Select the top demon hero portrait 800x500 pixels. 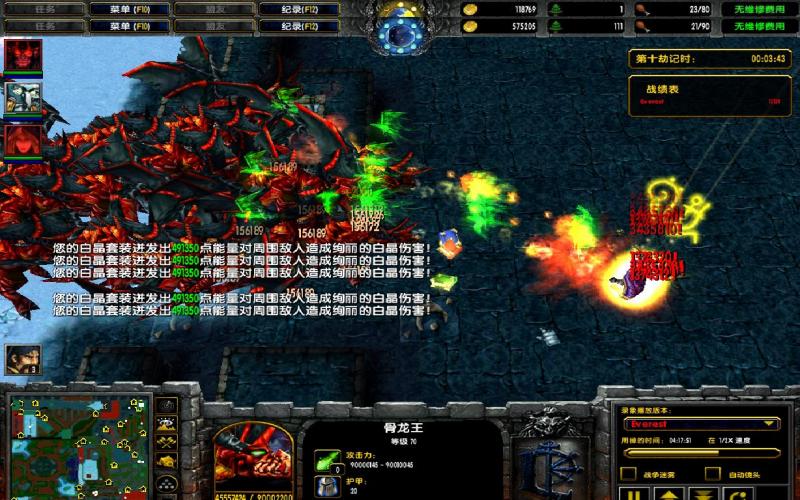pyautogui.click(x=22, y=56)
